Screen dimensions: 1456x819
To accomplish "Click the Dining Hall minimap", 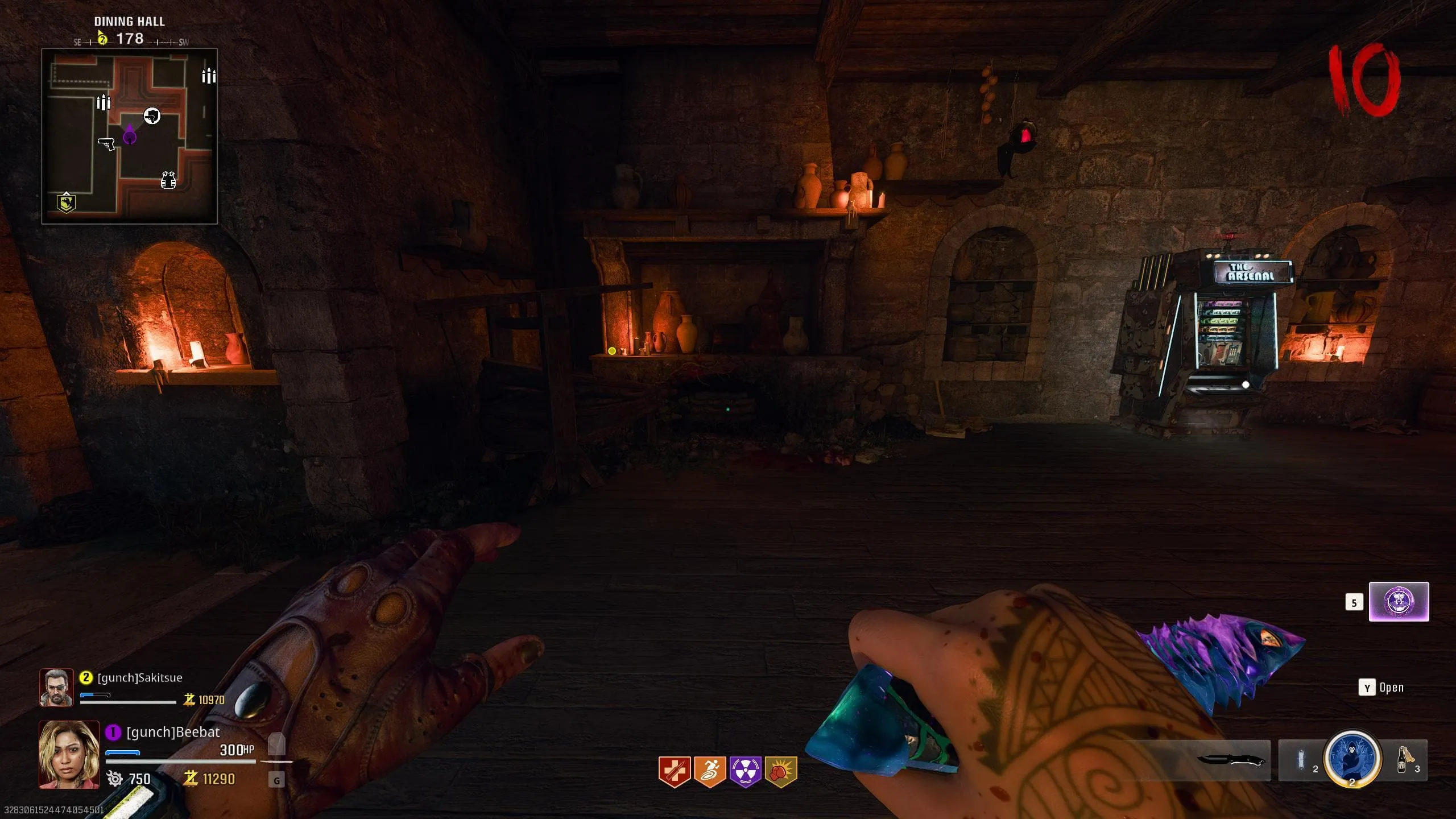I will coord(129,136).
